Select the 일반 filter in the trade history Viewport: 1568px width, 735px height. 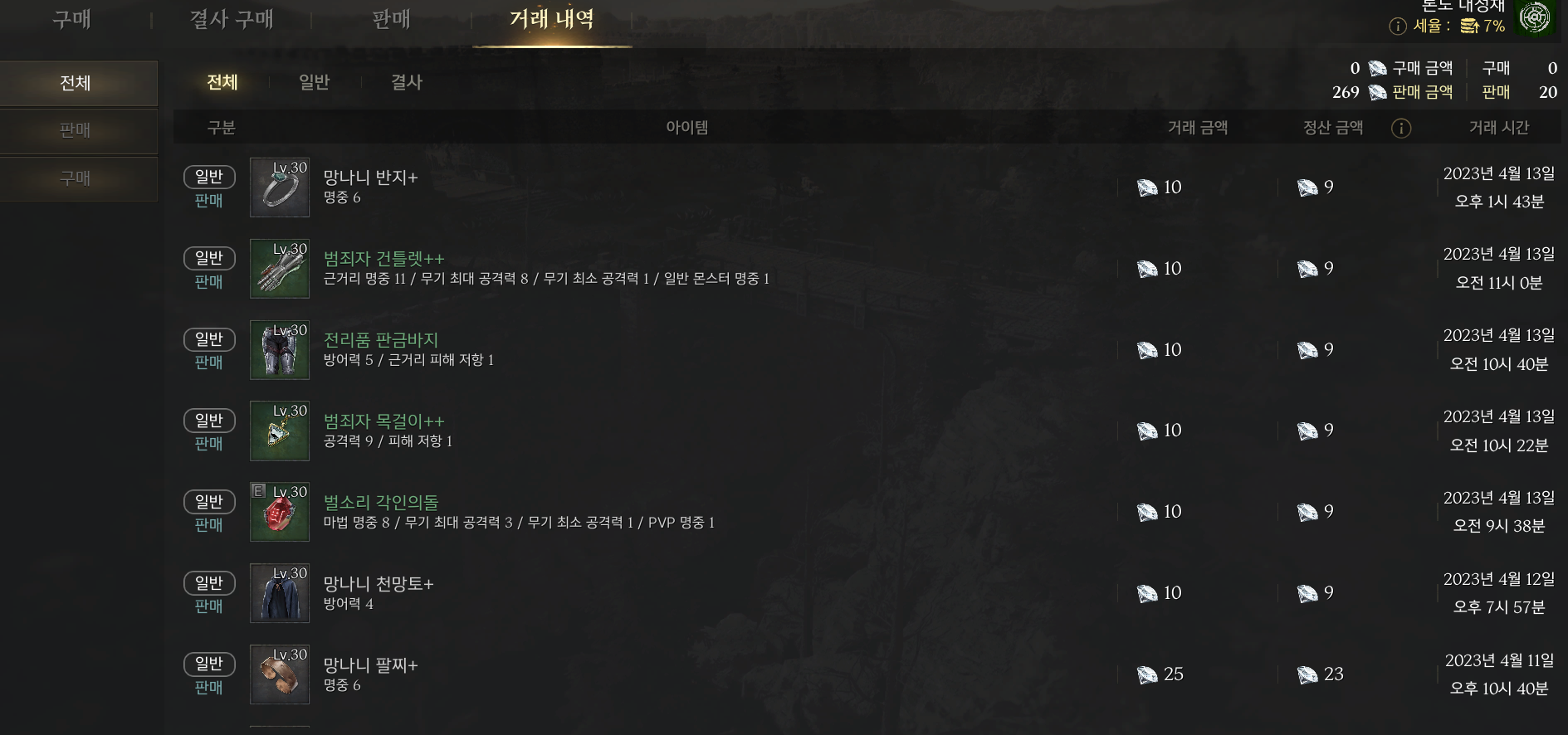(314, 82)
